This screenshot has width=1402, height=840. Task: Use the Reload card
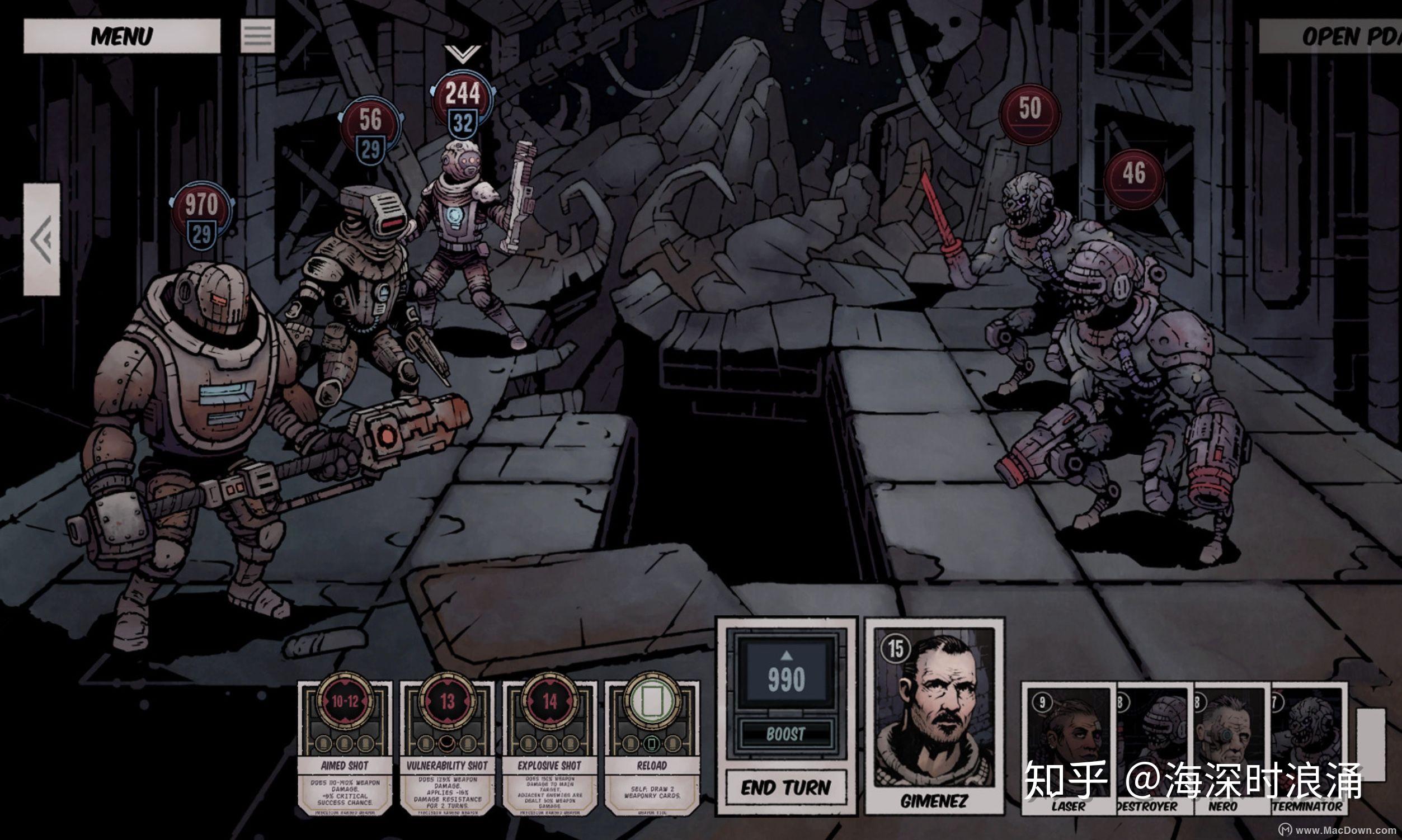[652, 747]
